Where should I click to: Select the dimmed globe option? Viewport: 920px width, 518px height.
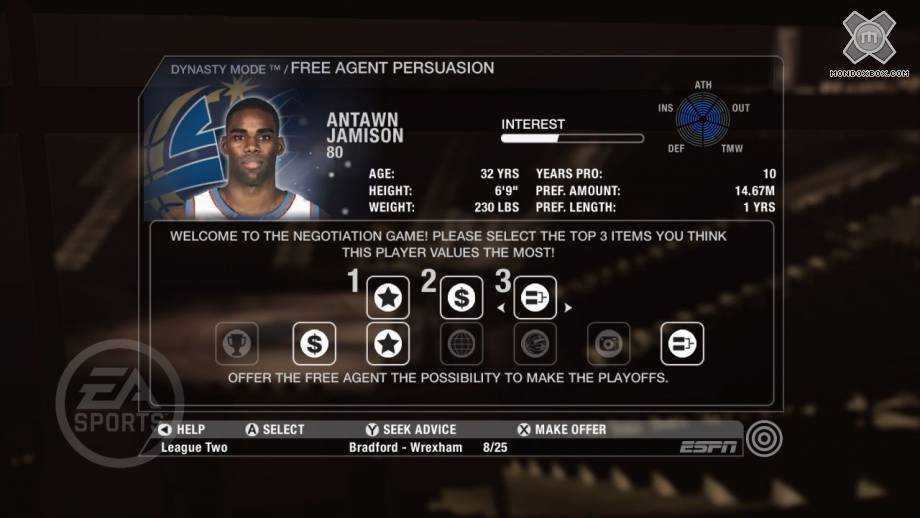pyautogui.click(x=461, y=344)
